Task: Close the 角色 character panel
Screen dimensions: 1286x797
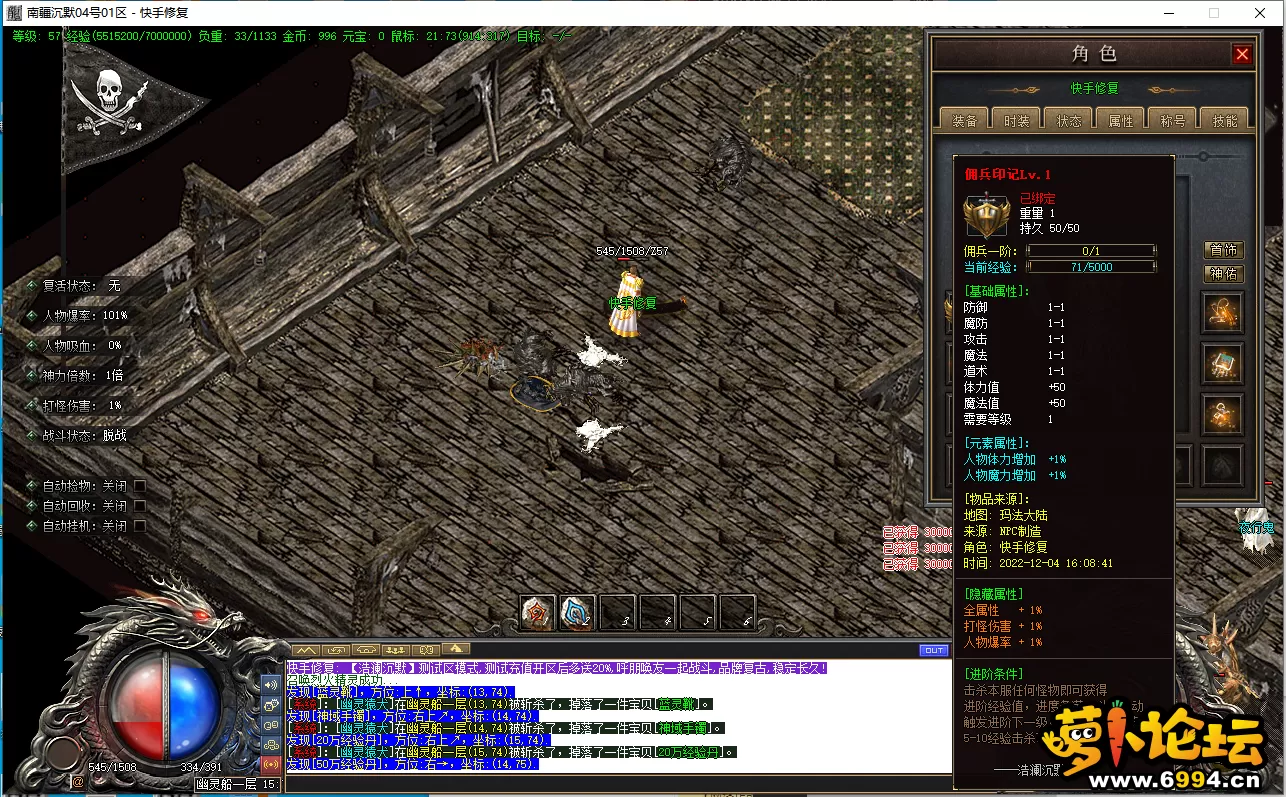Action: (x=1242, y=55)
